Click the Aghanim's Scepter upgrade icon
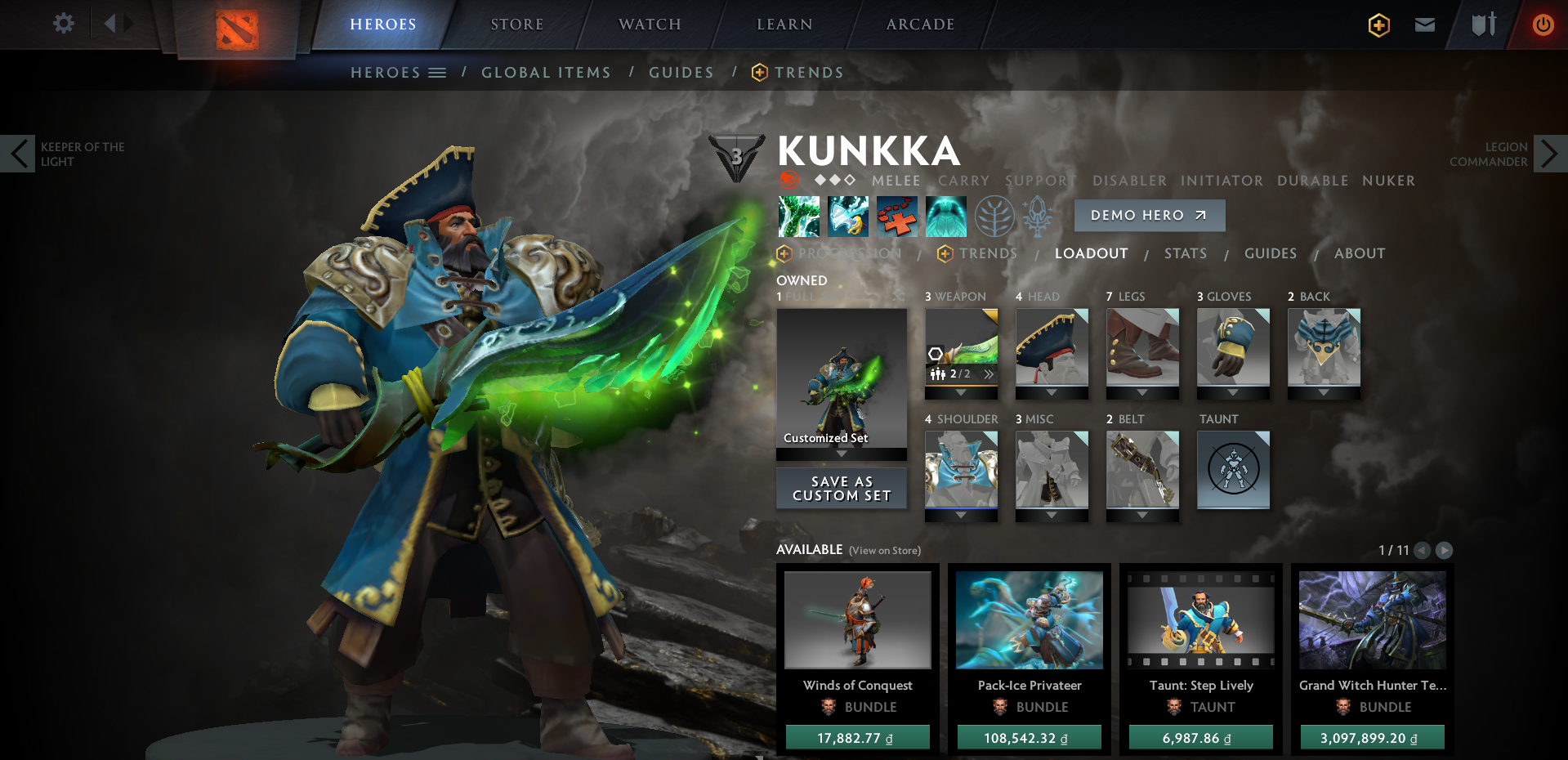Screen dimensions: 1568x760 1039,217
